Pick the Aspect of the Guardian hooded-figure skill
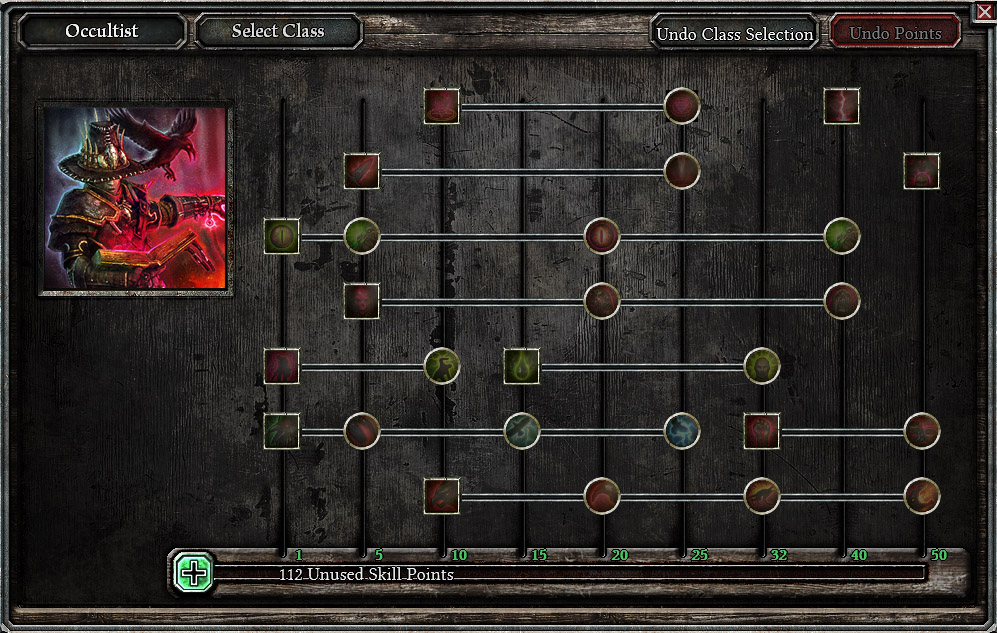 tap(762, 366)
